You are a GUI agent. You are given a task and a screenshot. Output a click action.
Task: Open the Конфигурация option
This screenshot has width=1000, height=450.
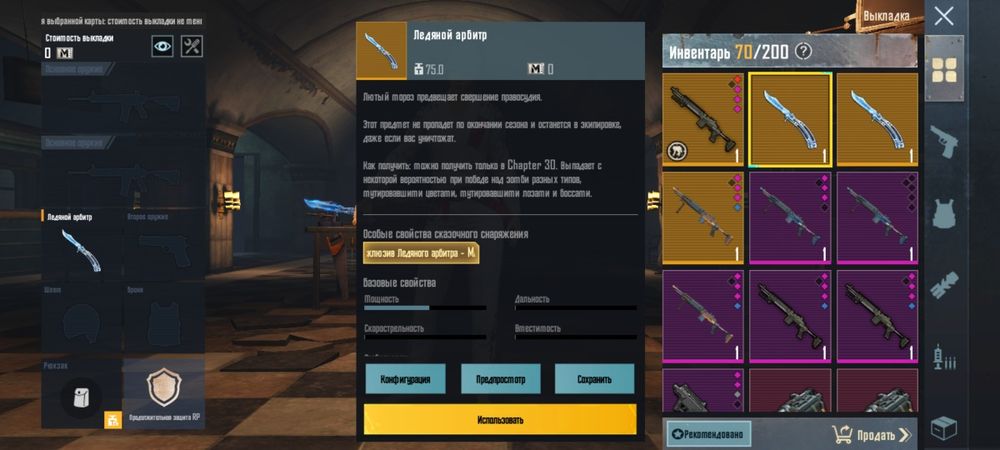click(405, 379)
